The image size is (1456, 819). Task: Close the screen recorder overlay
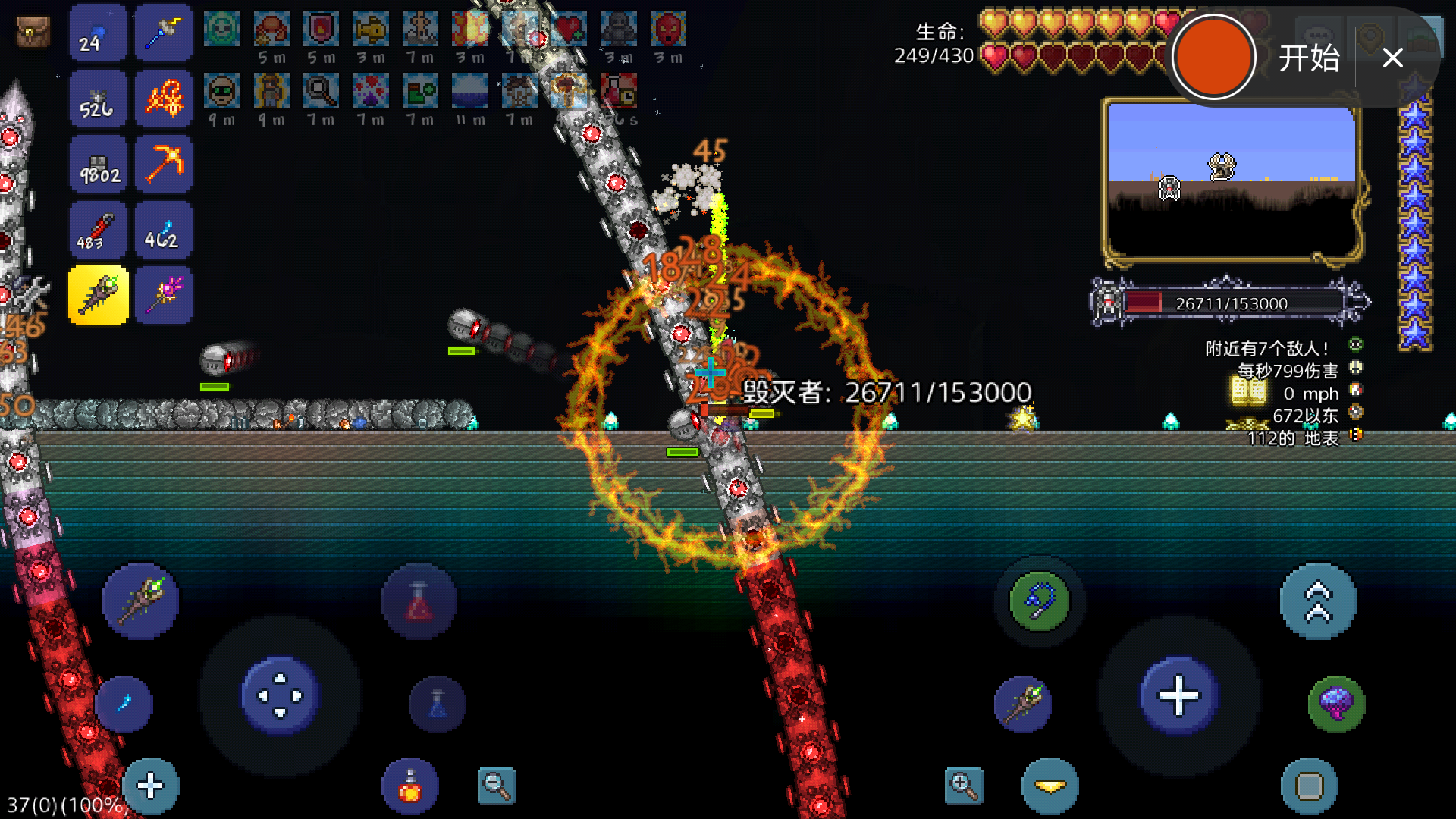[1392, 58]
